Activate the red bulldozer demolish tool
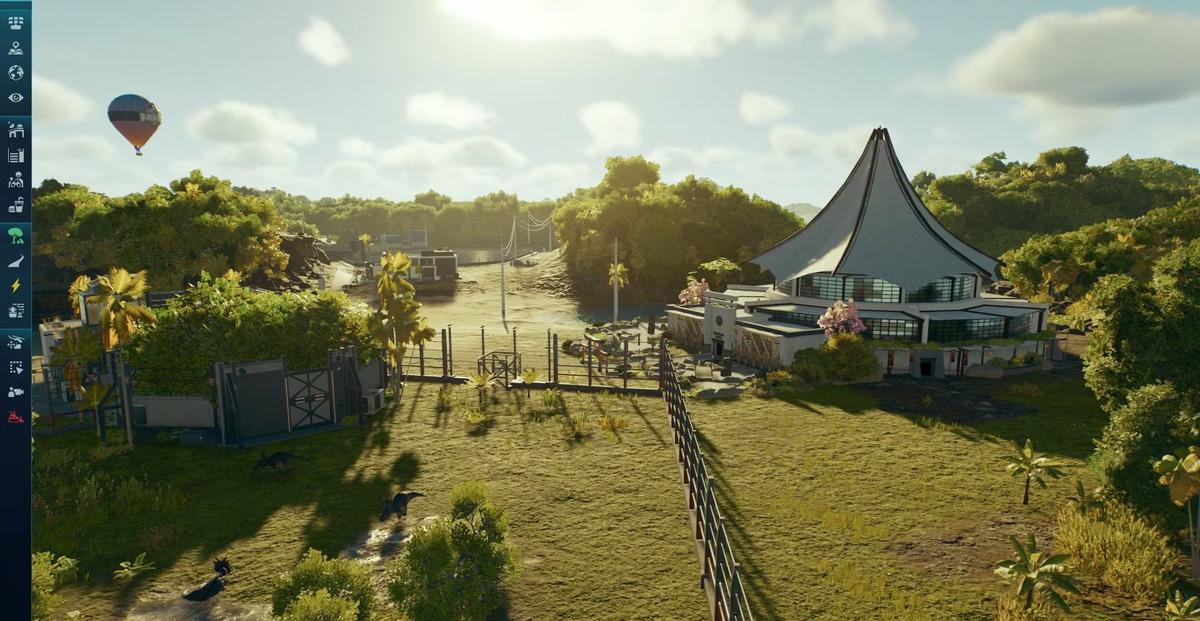The image size is (1200, 621). click(15, 417)
